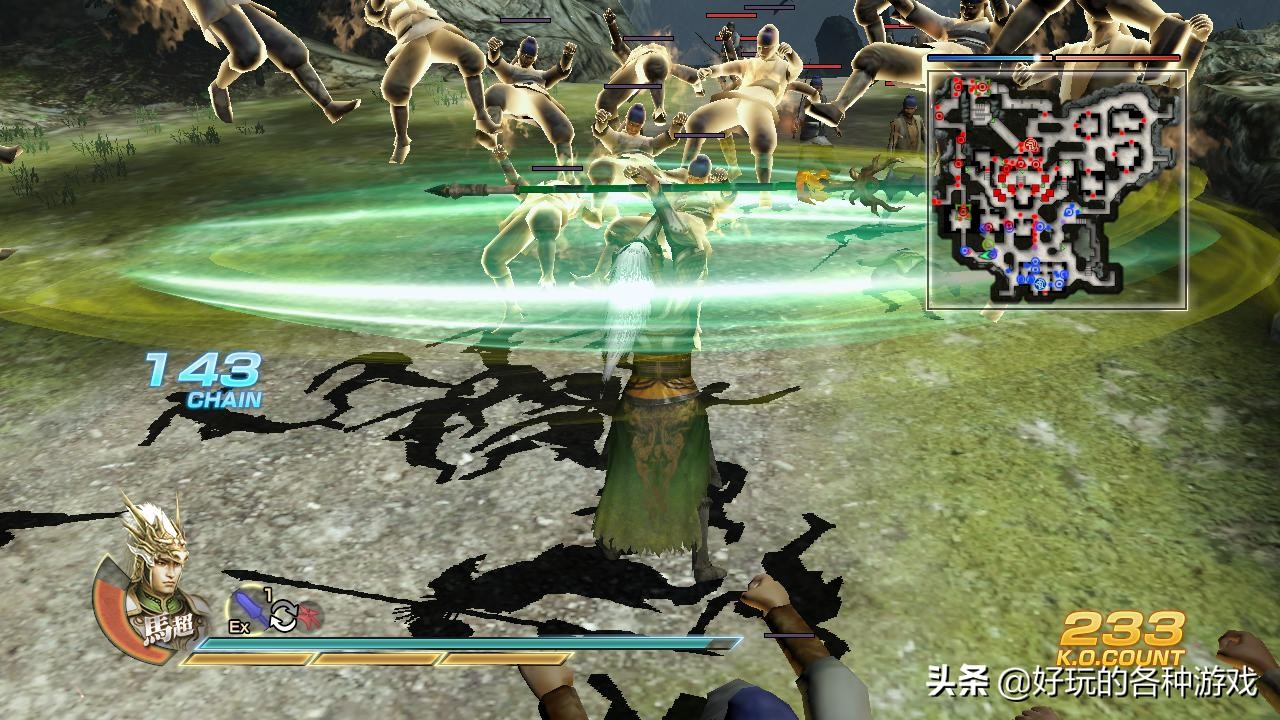The height and width of the screenshot is (720, 1280).
Task: Expand the weapon slot counter labeled 1
Action: pyautogui.click(x=267, y=592)
